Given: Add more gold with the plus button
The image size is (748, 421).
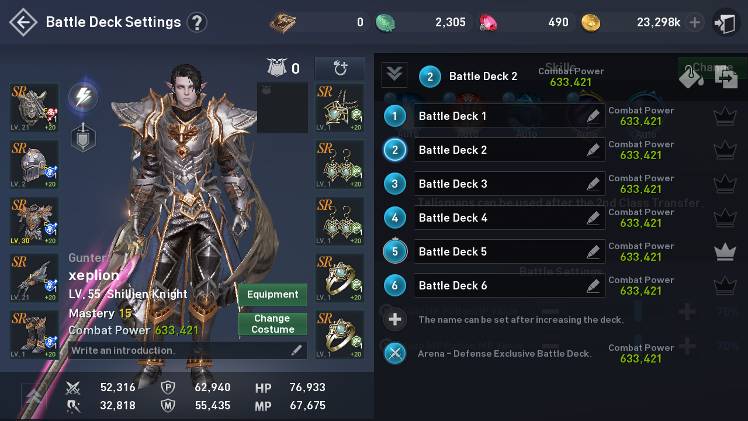Looking at the screenshot, I should click(x=695, y=22).
